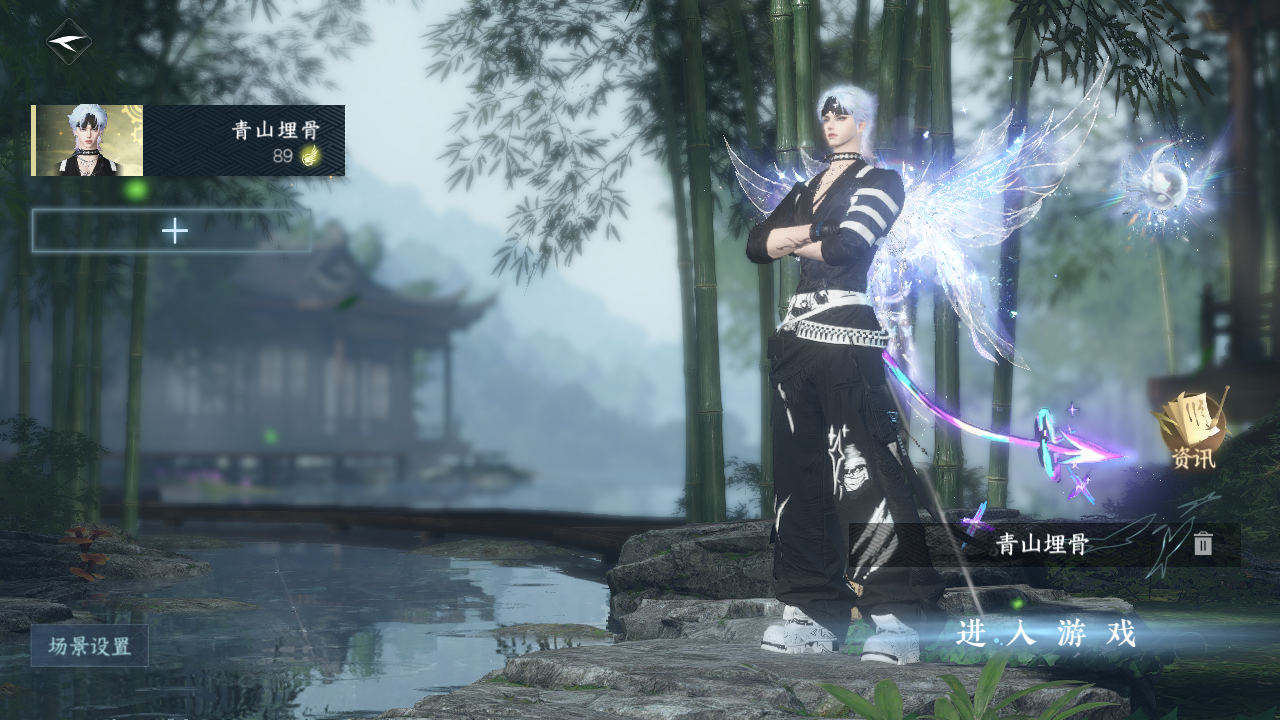The height and width of the screenshot is (720, 1280).
Task: Open the 资讯 news scroll icon
Action: [1193, 431]
